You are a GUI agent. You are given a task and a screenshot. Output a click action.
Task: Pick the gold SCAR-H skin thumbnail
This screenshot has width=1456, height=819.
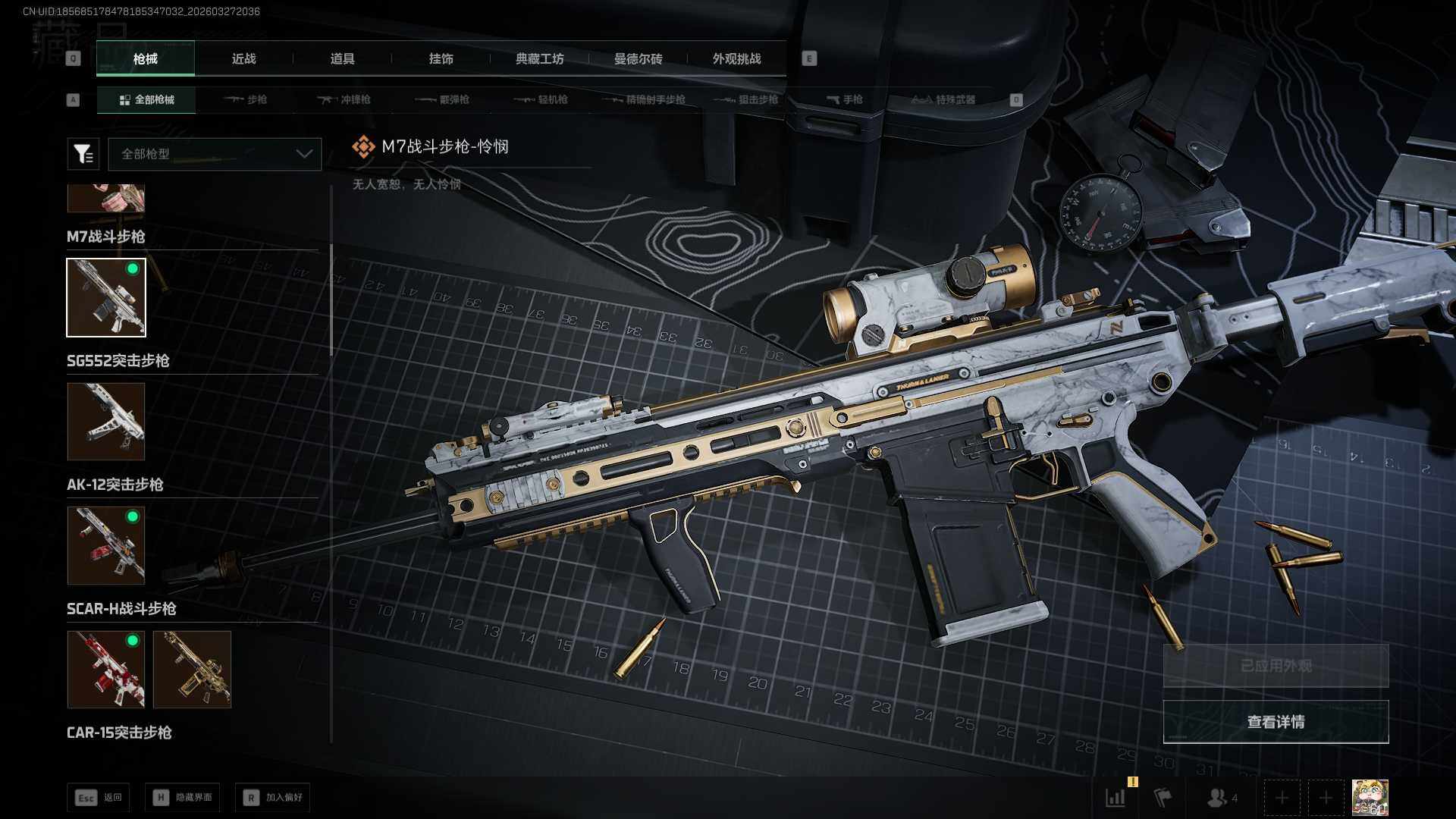192,670
